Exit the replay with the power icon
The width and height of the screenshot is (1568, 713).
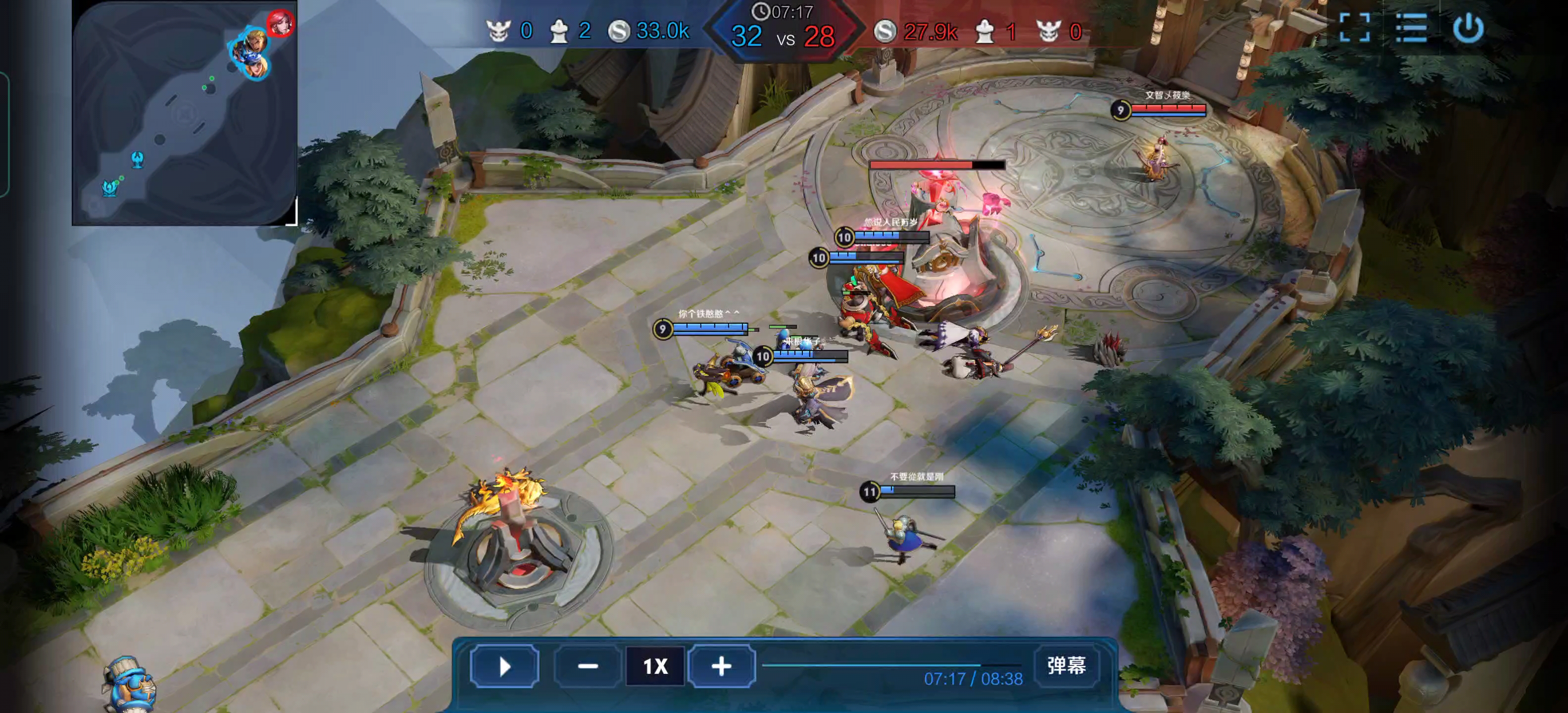tap(1468, 28)
